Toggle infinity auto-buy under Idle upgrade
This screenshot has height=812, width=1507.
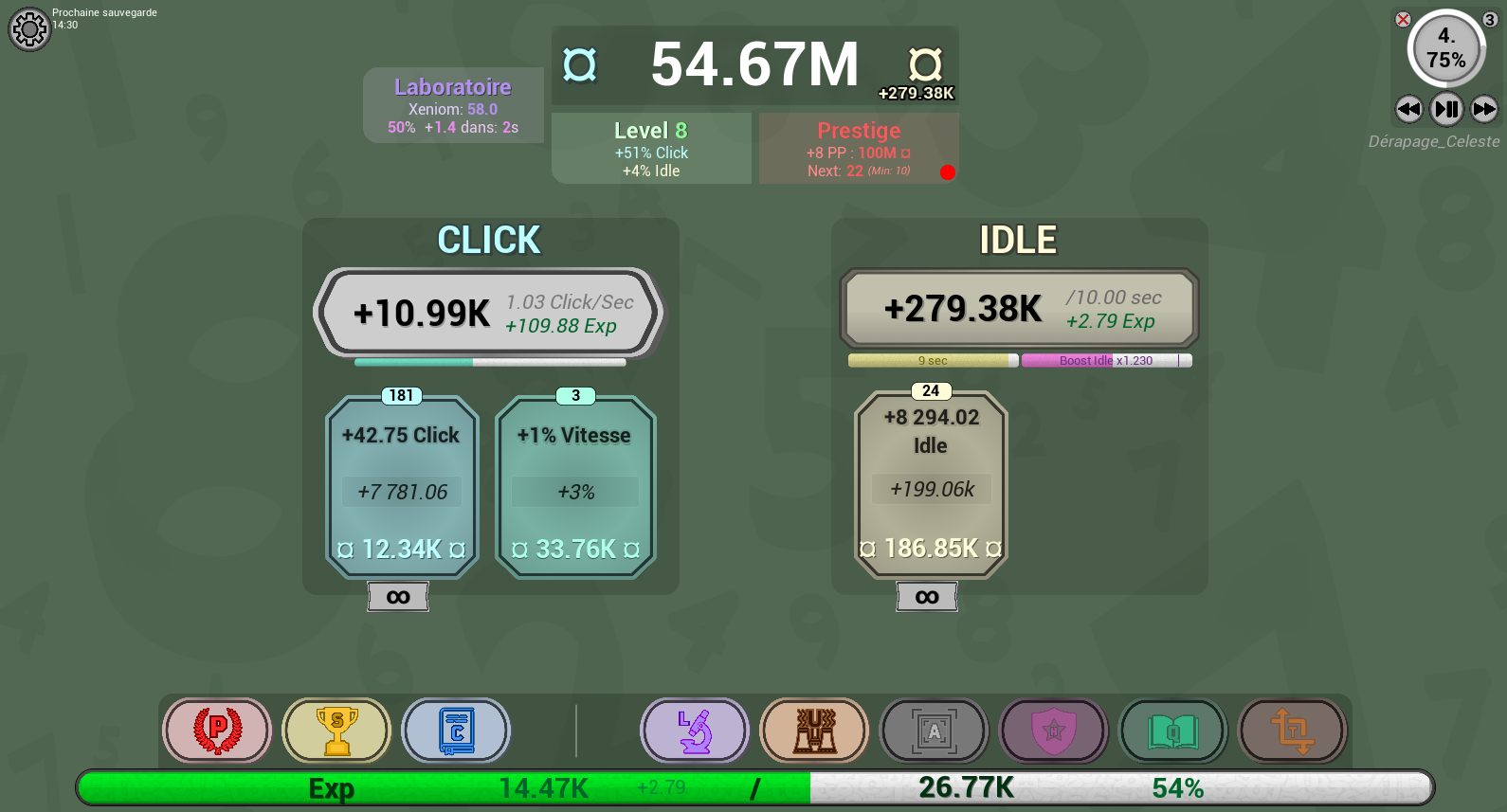click(926, 597)
